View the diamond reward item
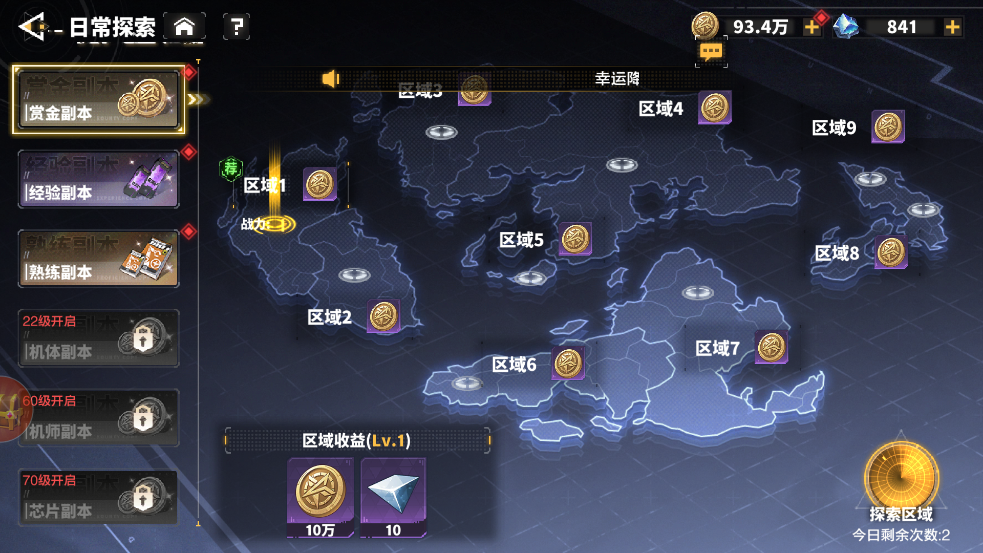The width and height of the screenshot is (983, 553). coord(393,496)
